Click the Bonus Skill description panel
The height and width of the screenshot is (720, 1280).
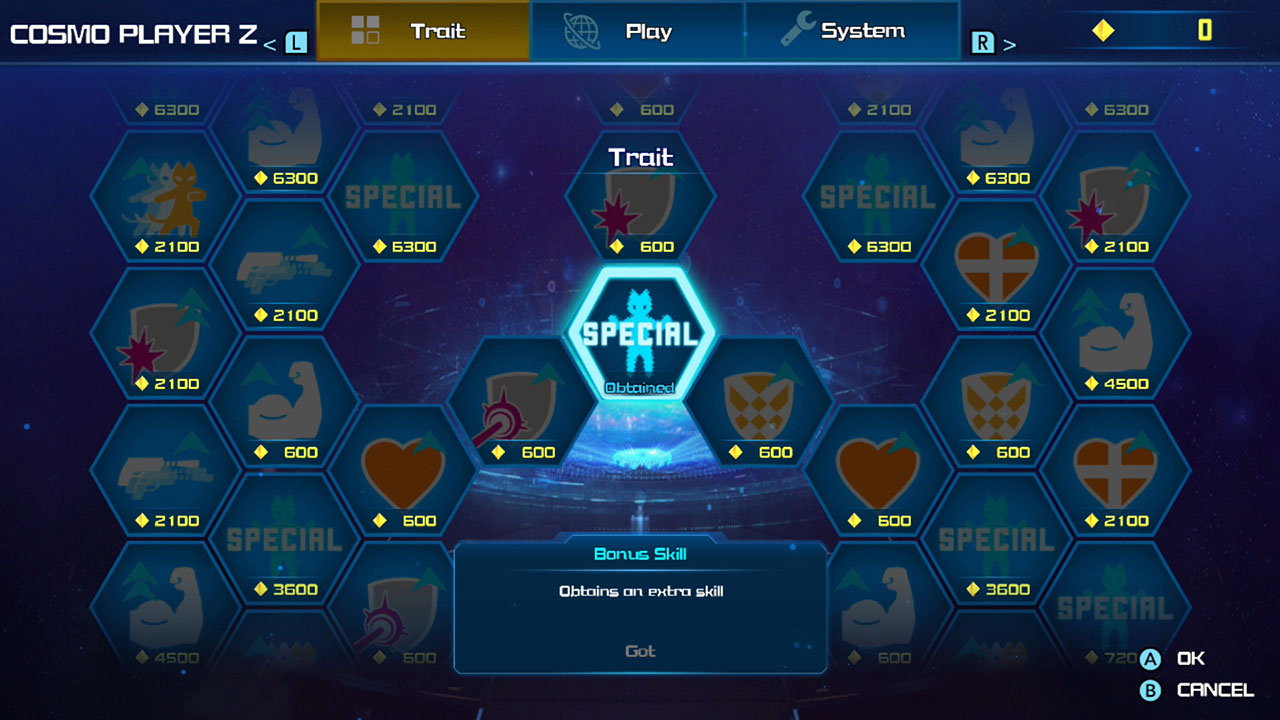pyautogui.click(x=638, y=600)
